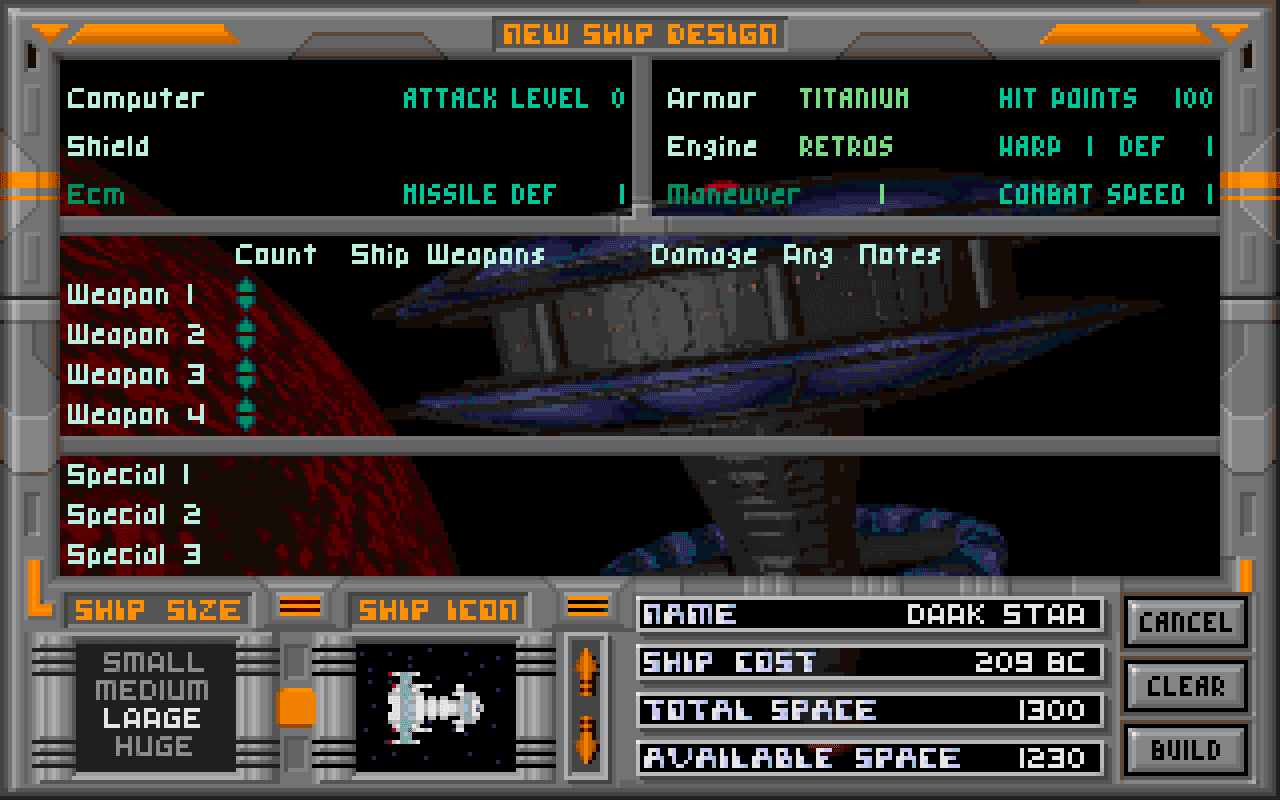Click the Ship Icon header label
The height and width of the screenshot is (800, 1280).
coord(436,608)
